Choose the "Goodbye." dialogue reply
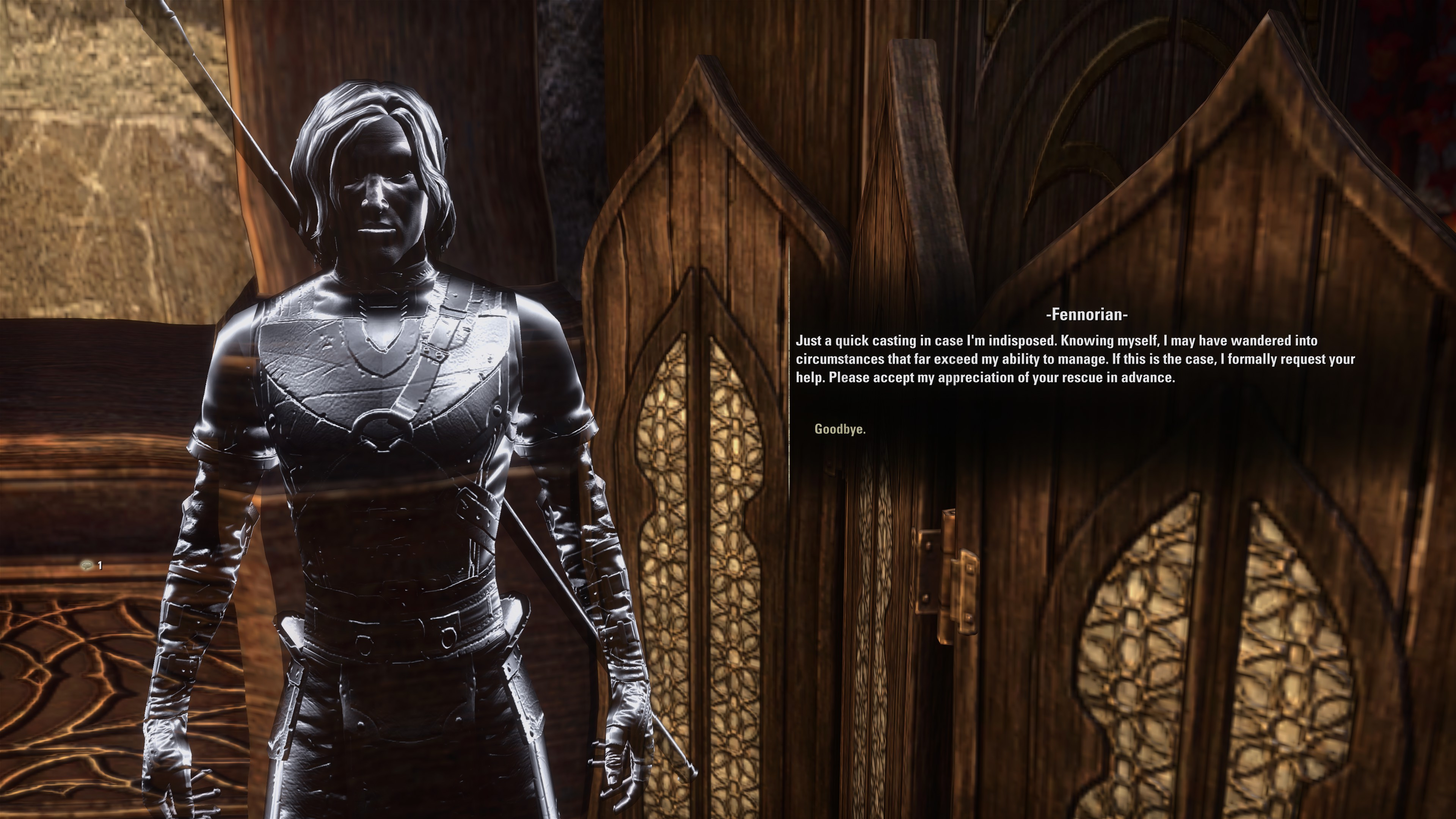 (x=839, y=429)
